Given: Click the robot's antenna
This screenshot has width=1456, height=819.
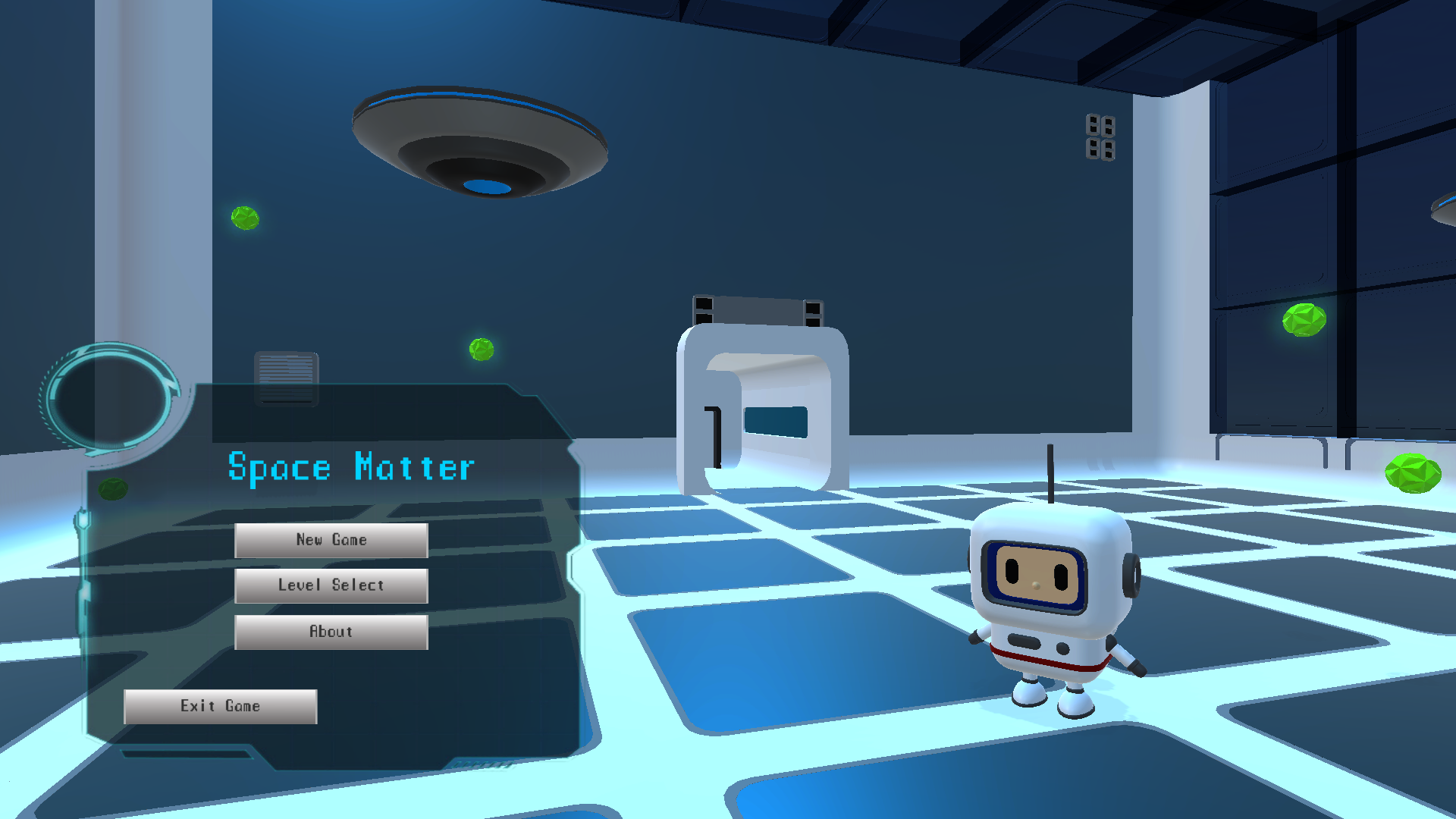Looking at the screenshot, I should (x=1051, y=474).
